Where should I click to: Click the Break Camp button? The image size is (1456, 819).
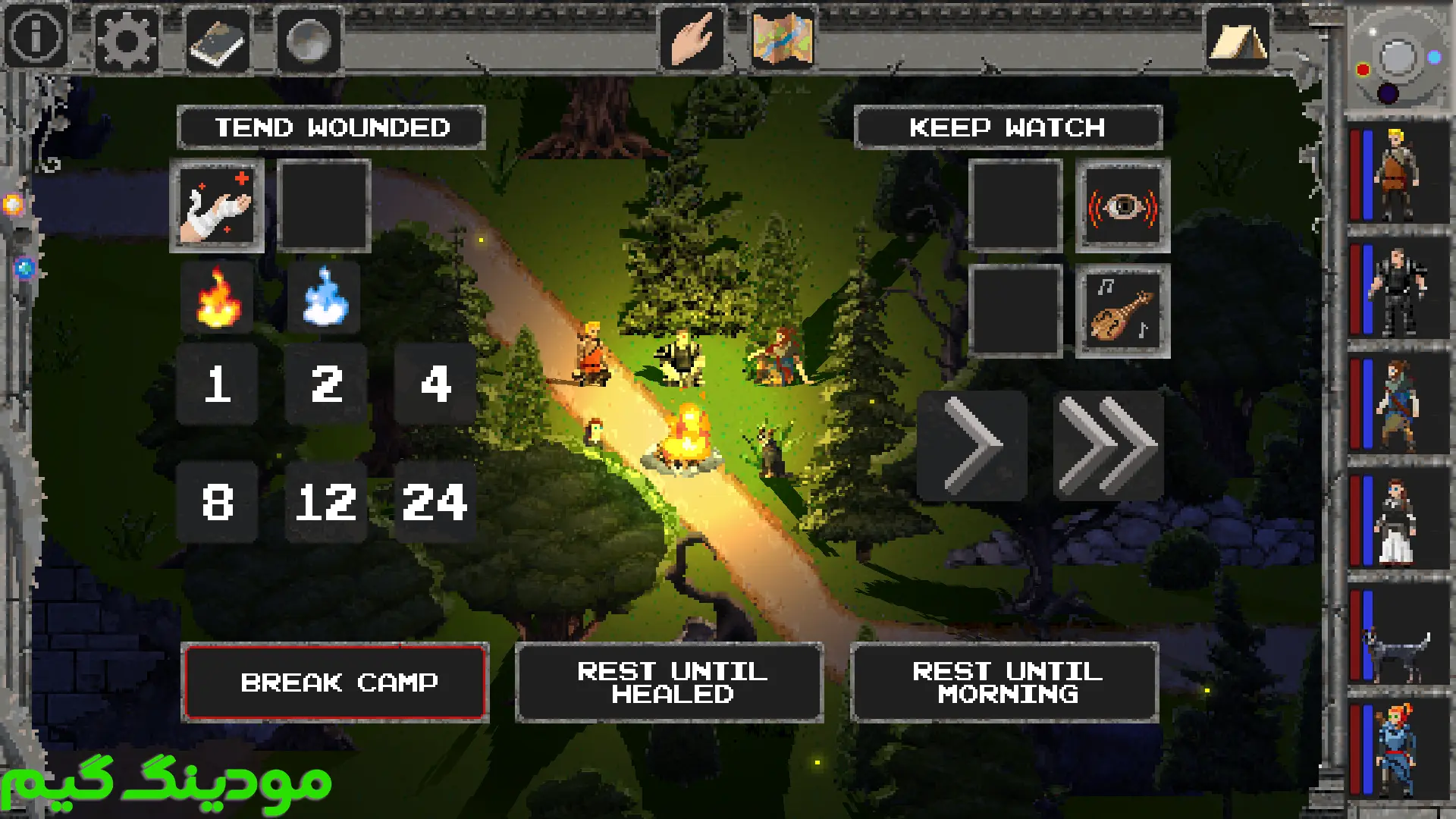tap(335, 682)
